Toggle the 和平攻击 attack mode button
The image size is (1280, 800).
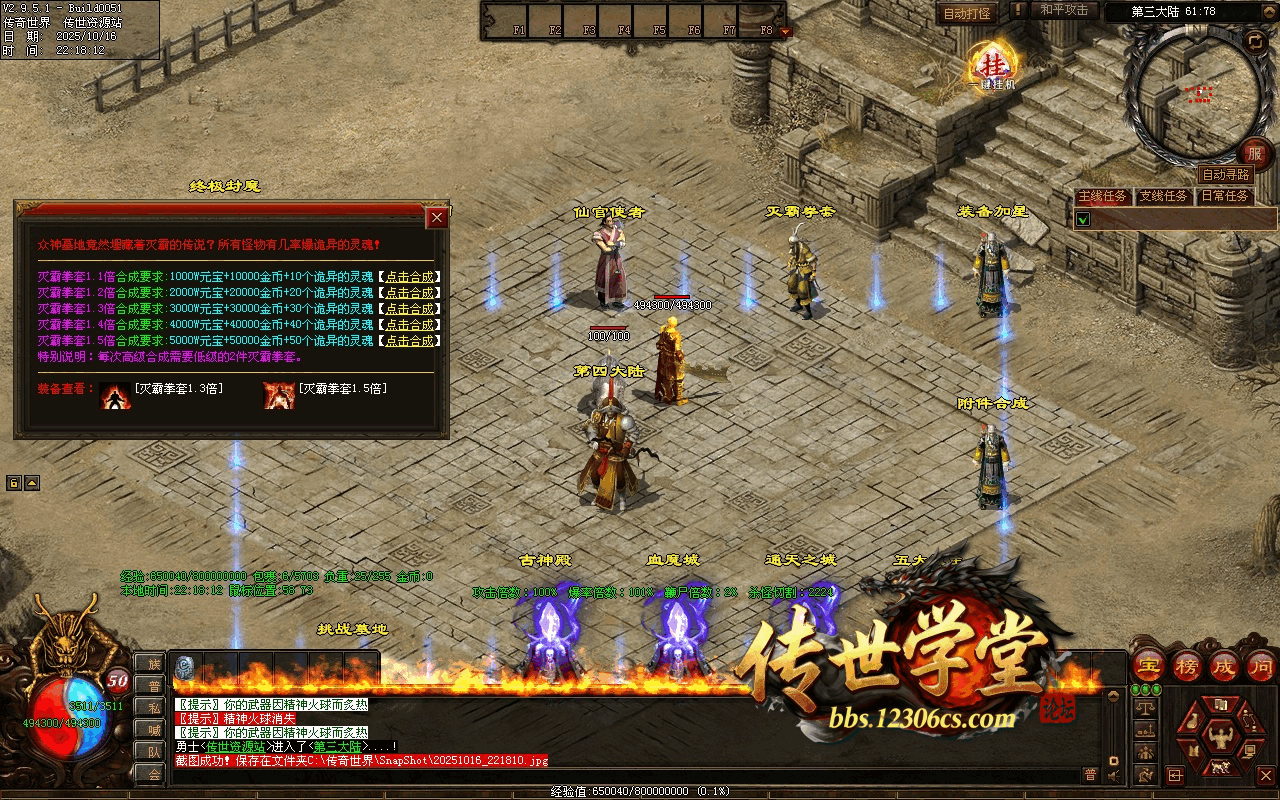pyautogui.click(x=1064, y=10)
